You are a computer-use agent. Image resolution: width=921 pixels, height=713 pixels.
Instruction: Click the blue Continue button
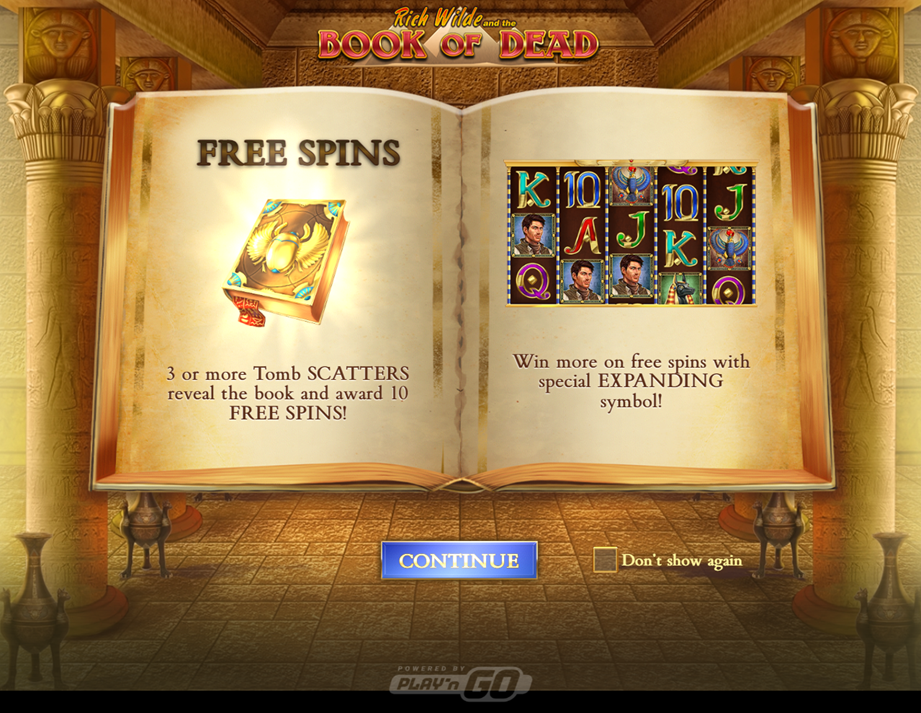[x=459, y=560]
